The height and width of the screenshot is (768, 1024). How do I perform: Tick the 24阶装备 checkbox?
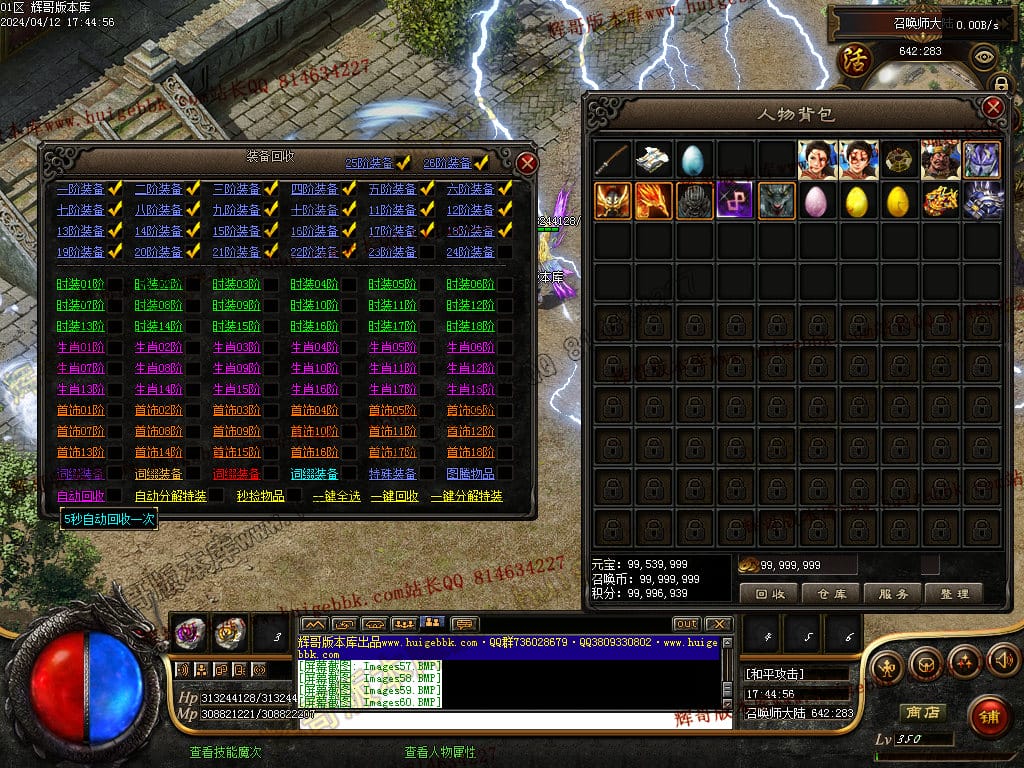[x=505, y=252]
